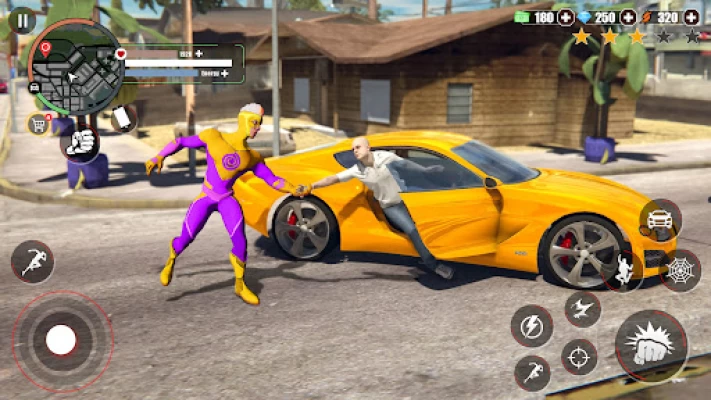This screenshot has width=711, height=400.
Task: Open the circular city minimap
Action: click(76, 68)
